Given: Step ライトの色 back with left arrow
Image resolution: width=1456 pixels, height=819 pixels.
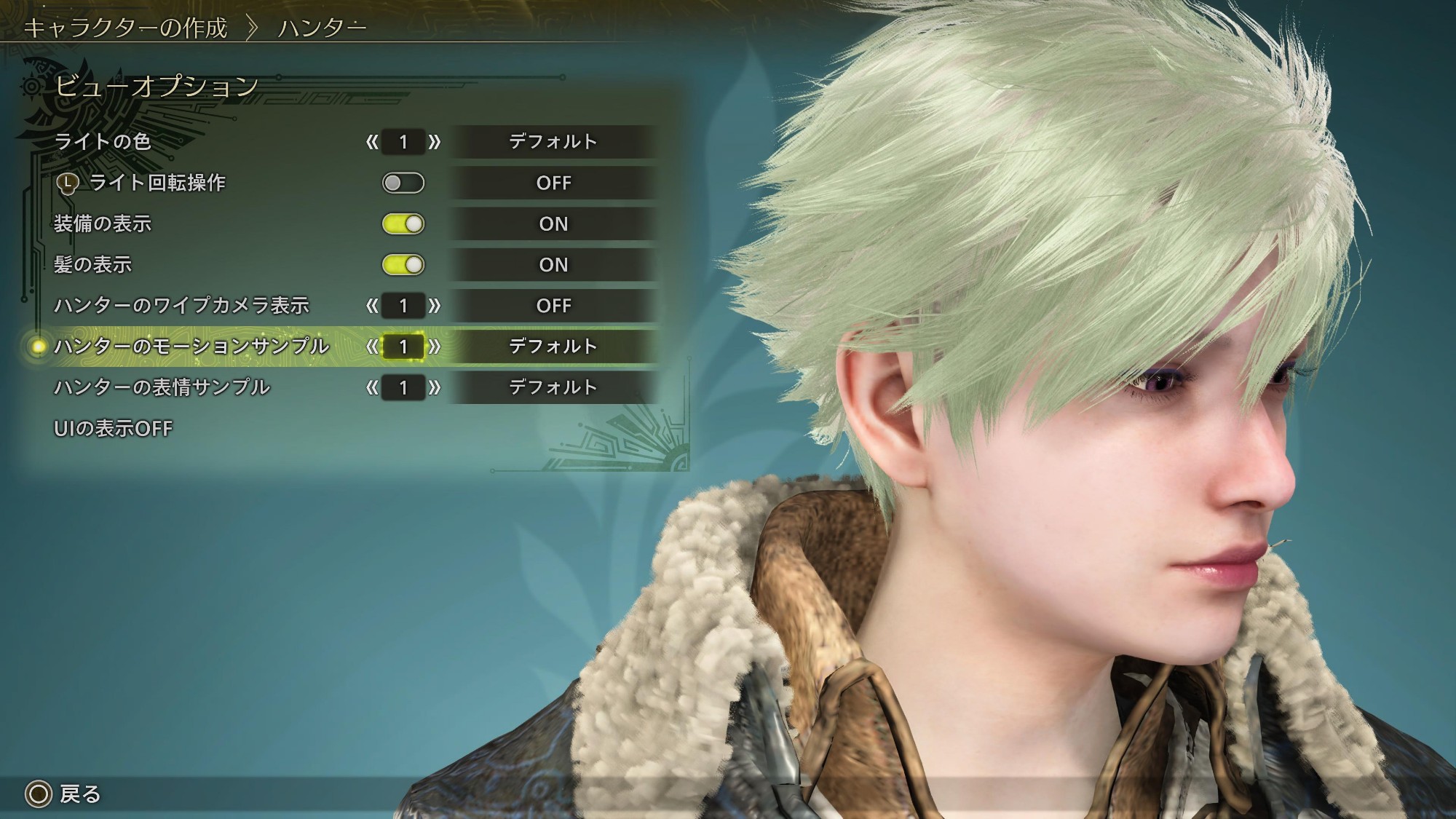Looking at the screenshot, I should pyautogui.click(x=372, y=142).
